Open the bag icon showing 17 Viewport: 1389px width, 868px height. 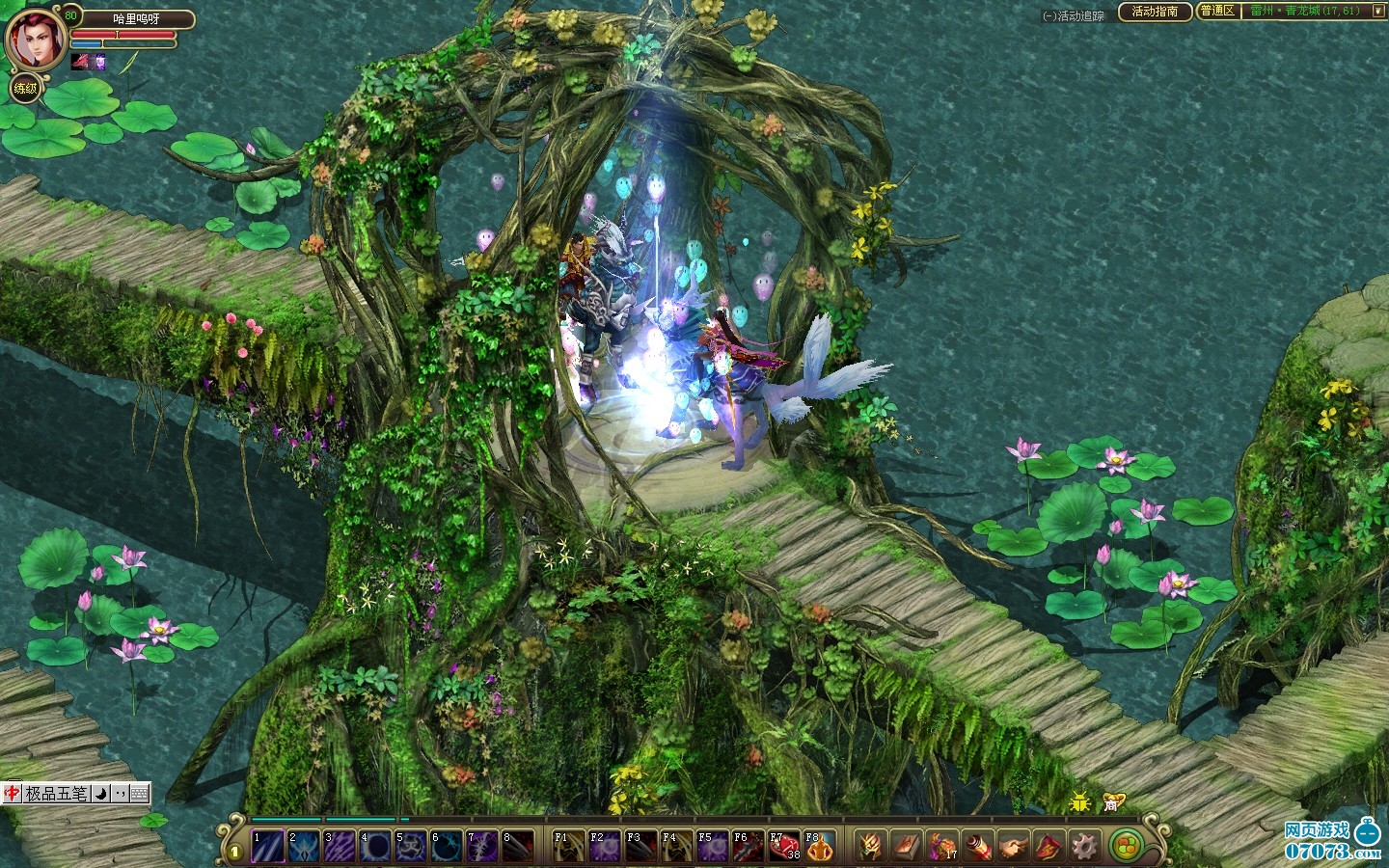(942, 847)
